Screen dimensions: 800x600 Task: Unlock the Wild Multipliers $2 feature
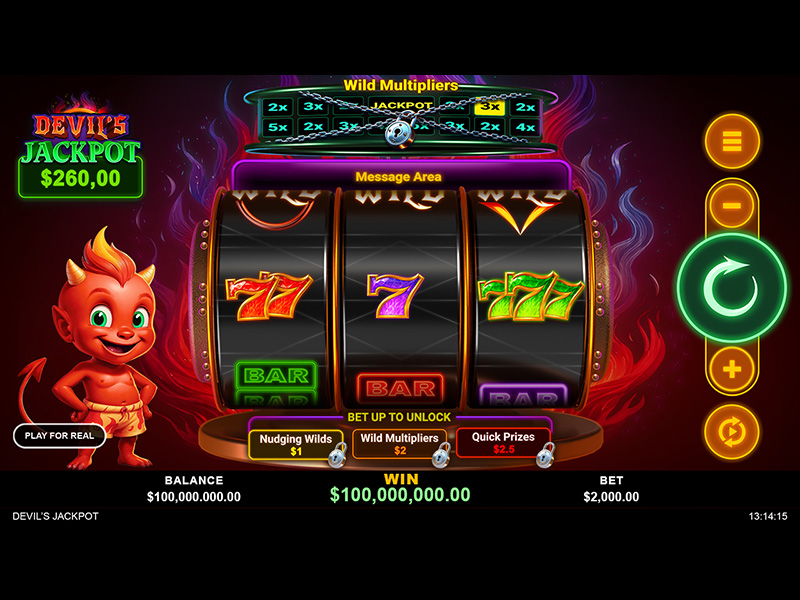(x=399, y=444)
